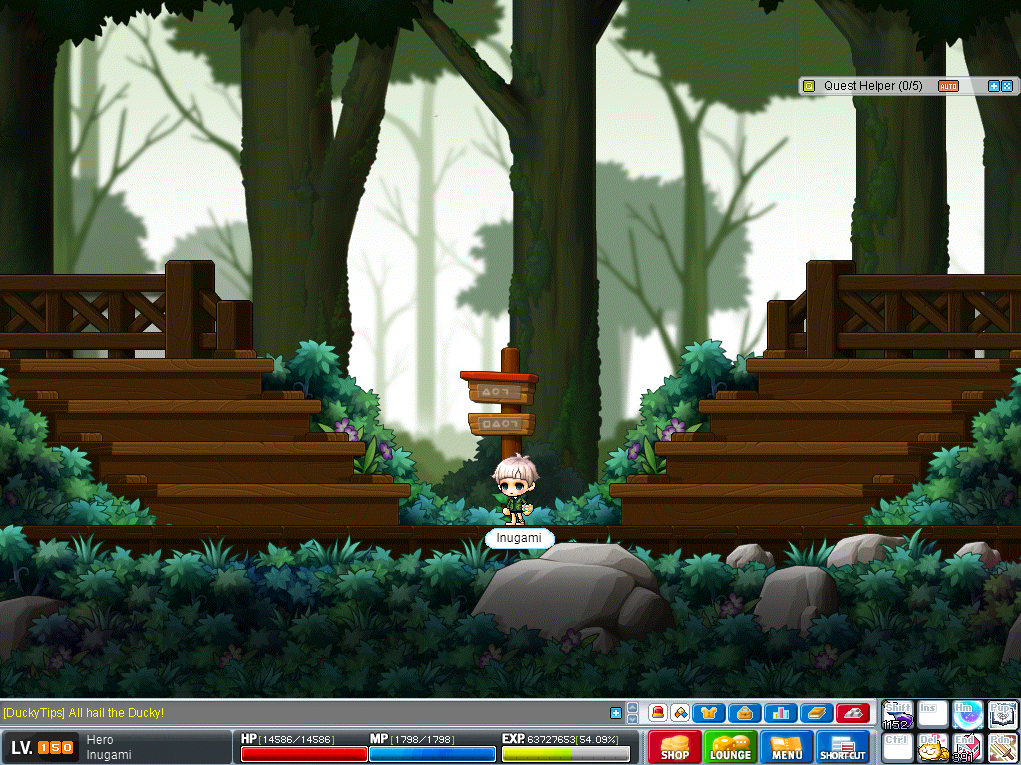Expand the Quest Helper with plus button
1021x765 pixels.
point(994,86)
